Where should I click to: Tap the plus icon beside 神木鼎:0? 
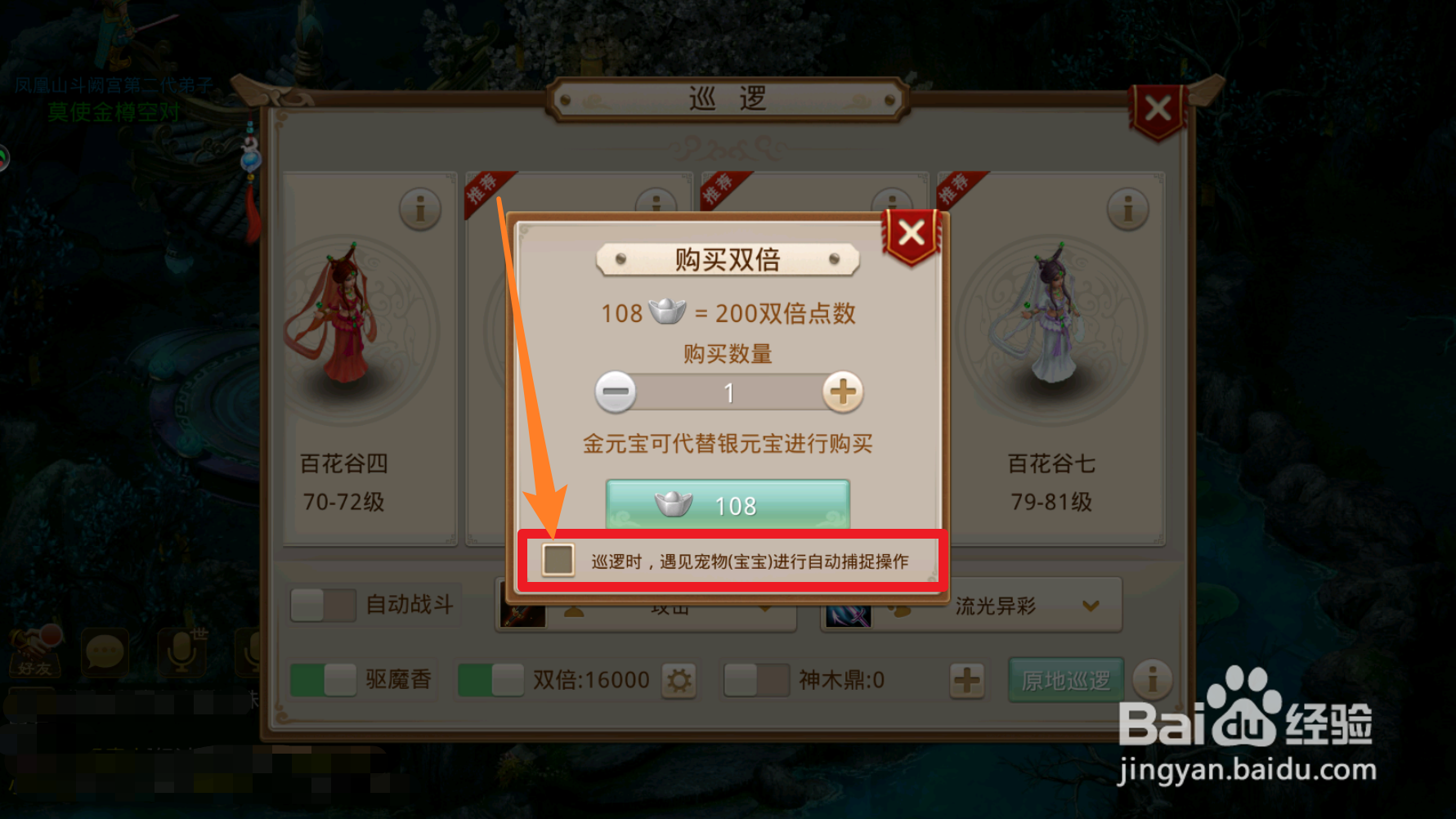968,679
